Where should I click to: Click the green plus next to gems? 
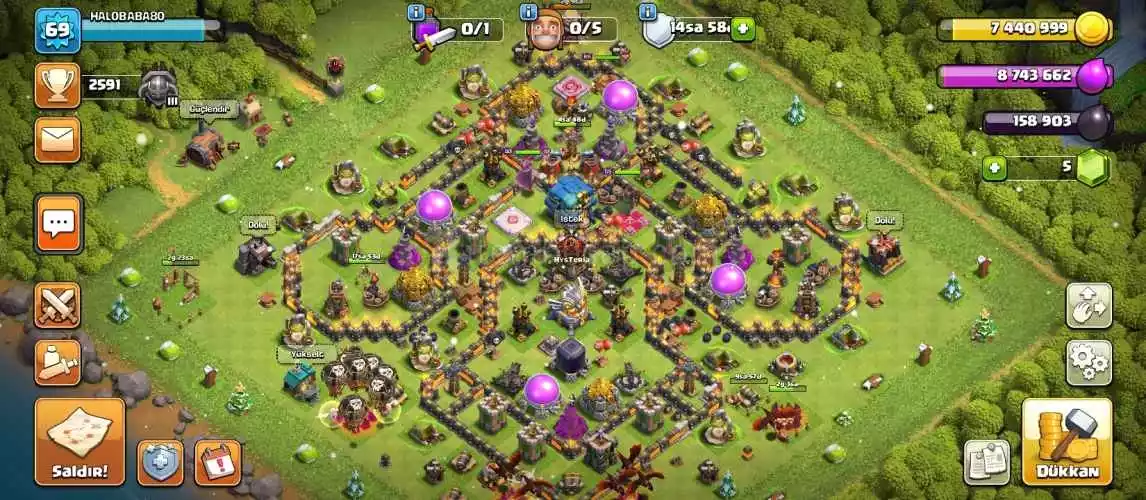(x=993, y=168)
